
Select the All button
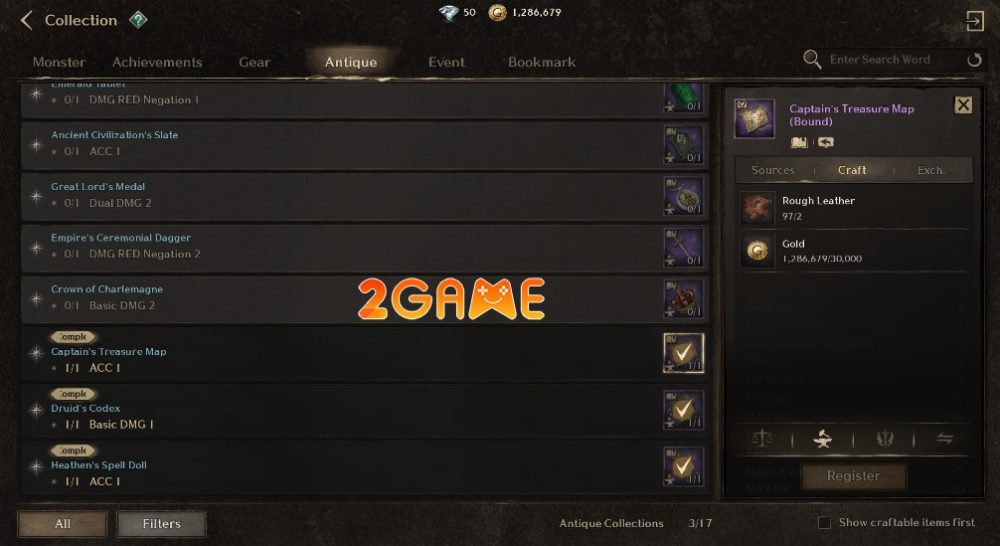[x=62, y=523]
